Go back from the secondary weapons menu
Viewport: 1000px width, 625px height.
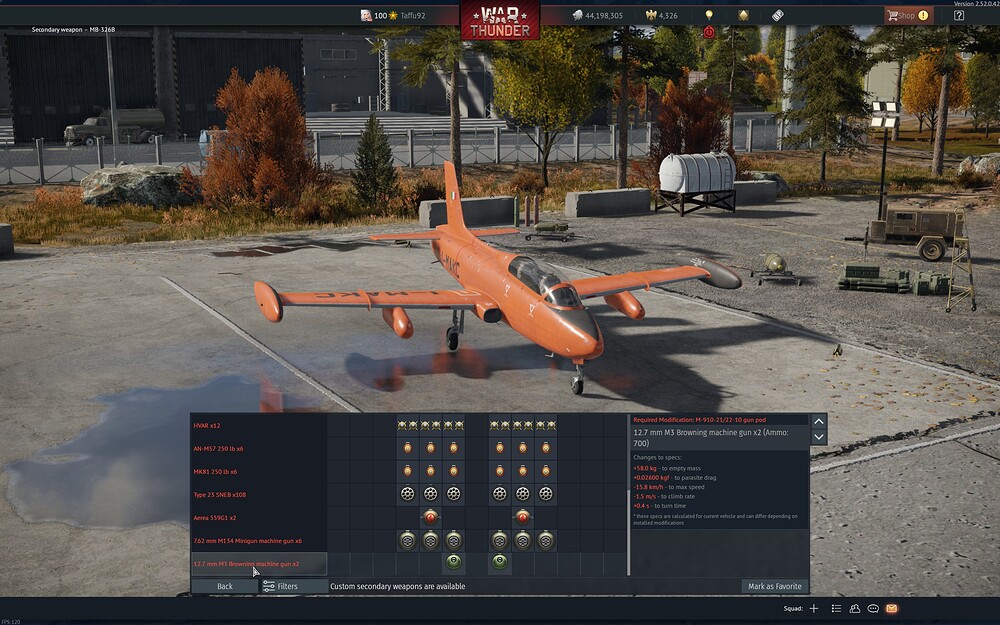pyautogui.click(x=225, y=586)
